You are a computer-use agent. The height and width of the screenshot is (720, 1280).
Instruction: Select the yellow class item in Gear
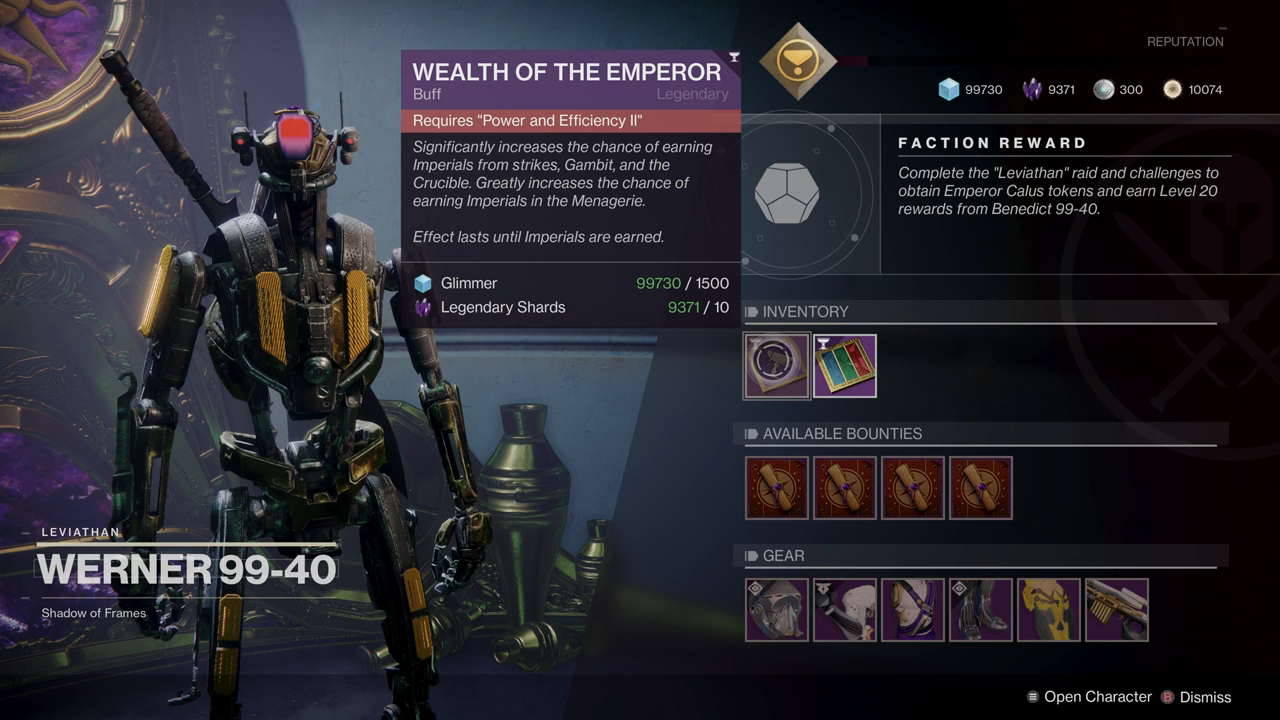point(1049,610)
